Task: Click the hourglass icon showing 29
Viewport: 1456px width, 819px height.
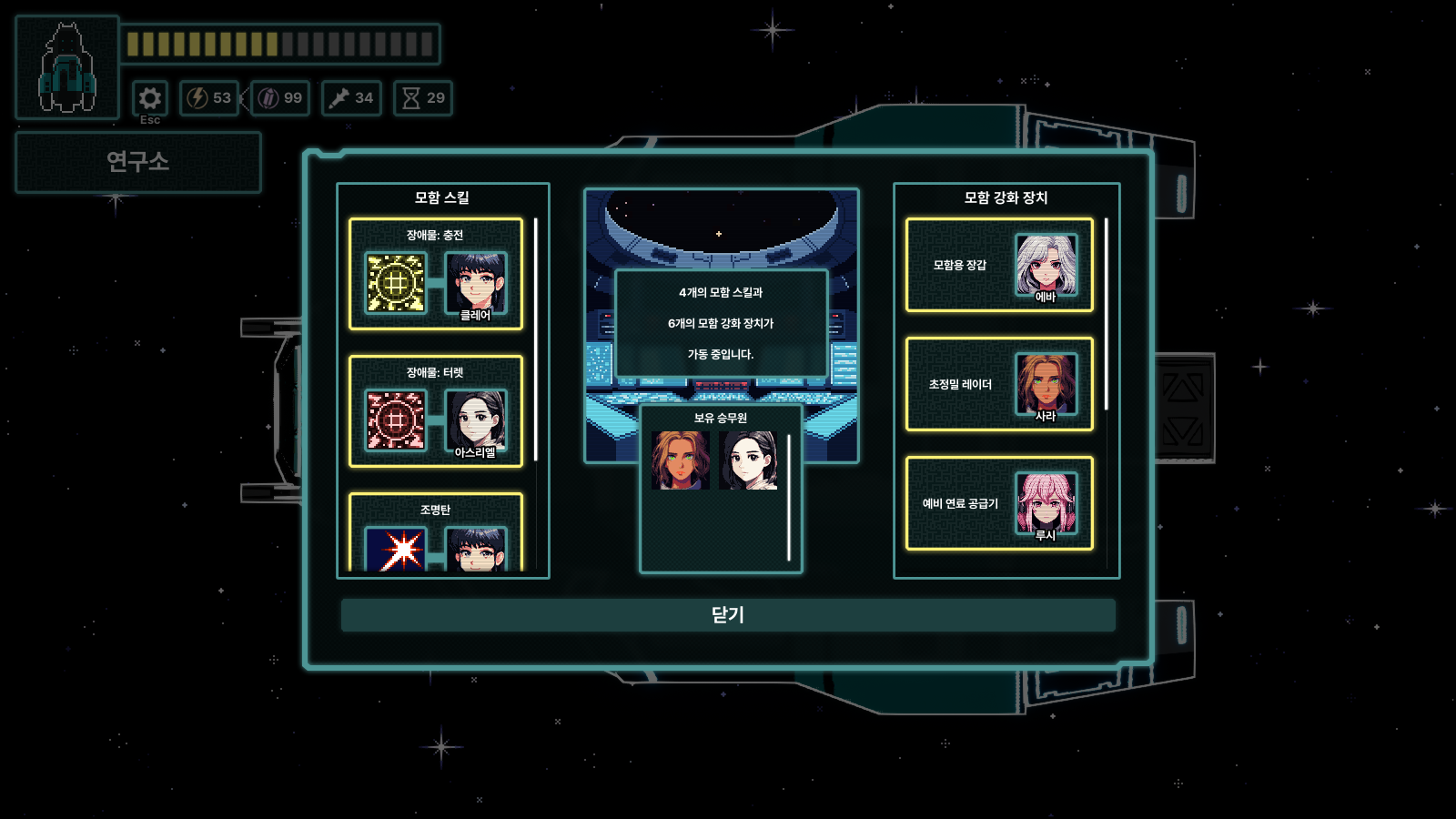Action: click(x=425, y=98)
